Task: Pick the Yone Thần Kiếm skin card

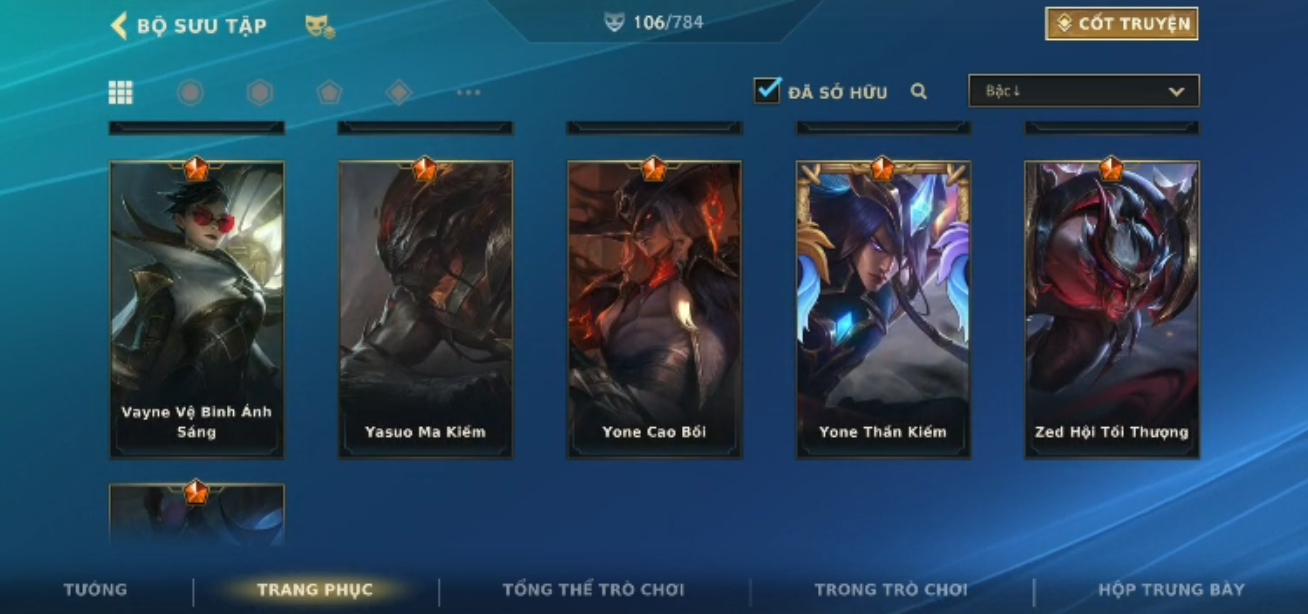Action: [883, 310]
